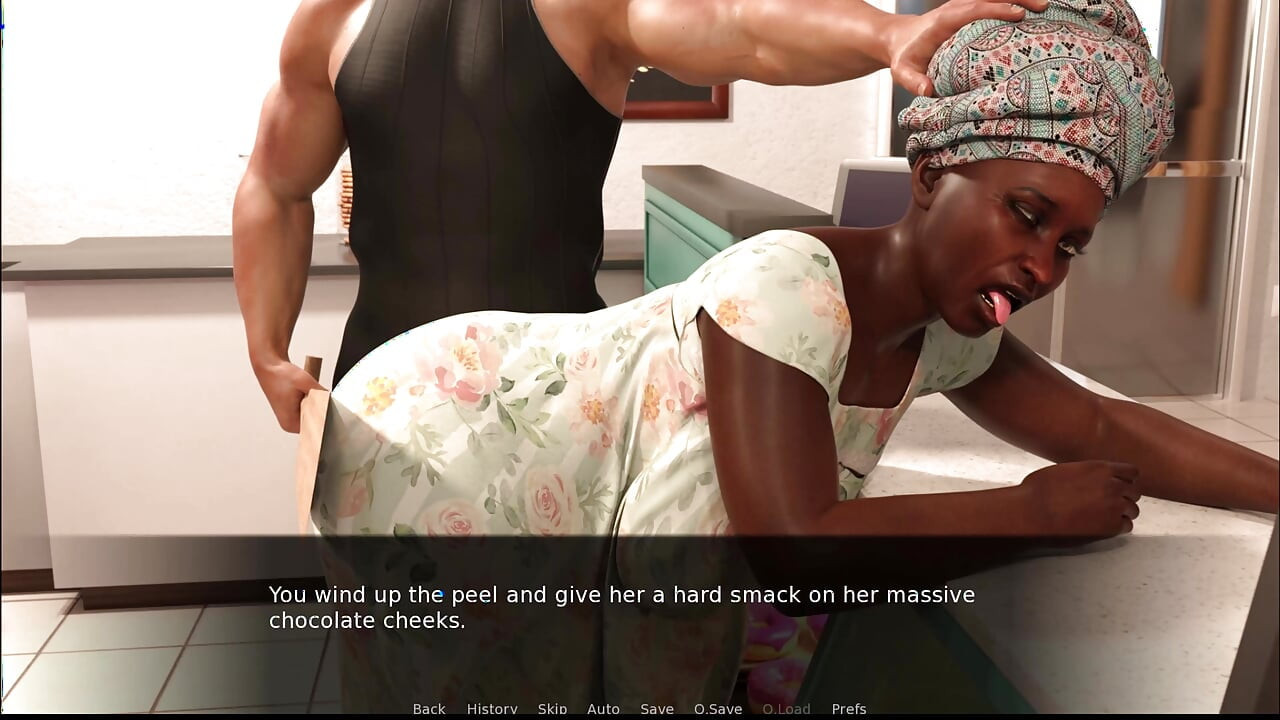
Task: Click Back to rewind the dialogue
Action: (x=428, y=708)
